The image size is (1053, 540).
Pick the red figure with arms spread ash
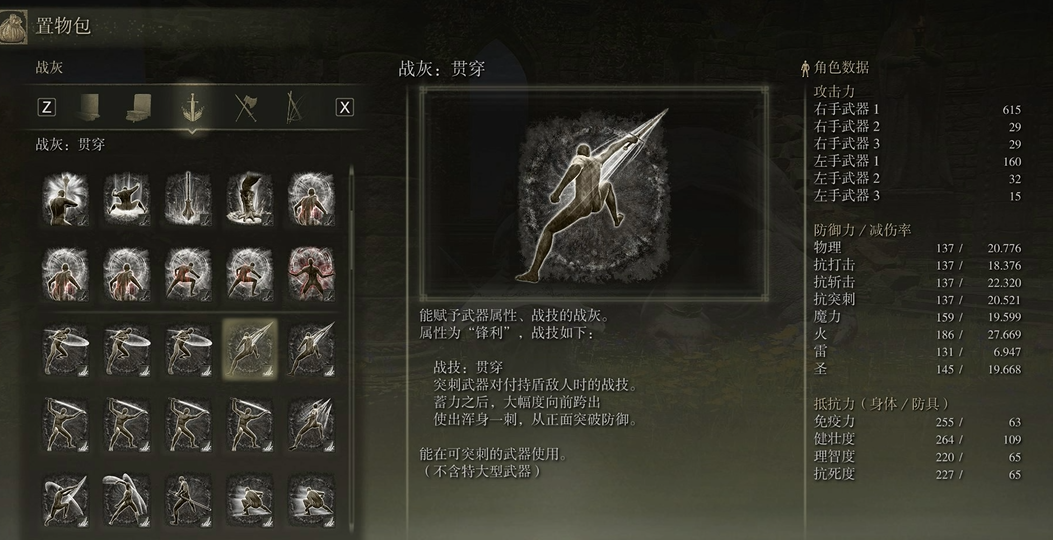click(311, 271)
